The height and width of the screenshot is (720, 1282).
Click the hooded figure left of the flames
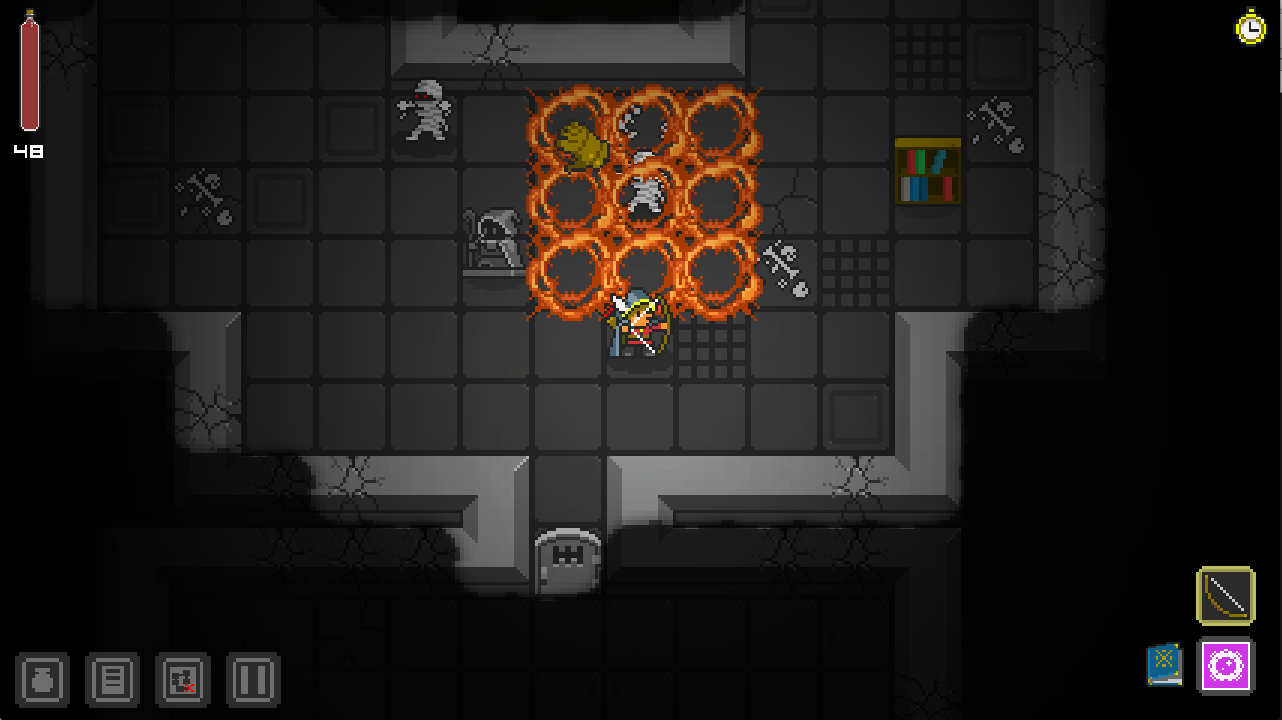tap(492, 240)
